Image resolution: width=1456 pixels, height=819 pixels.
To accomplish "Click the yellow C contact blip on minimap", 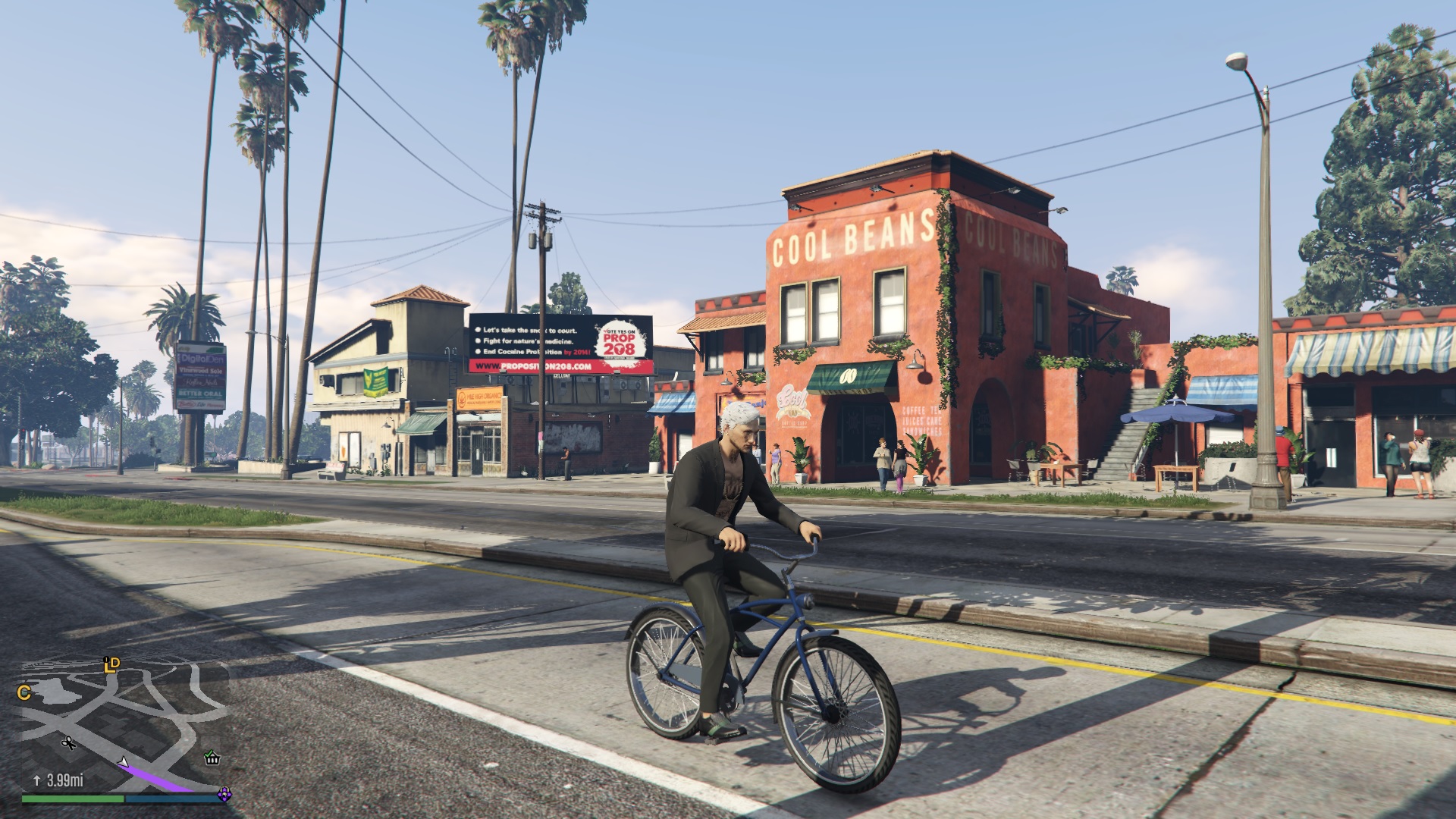I will coord(24,692).
